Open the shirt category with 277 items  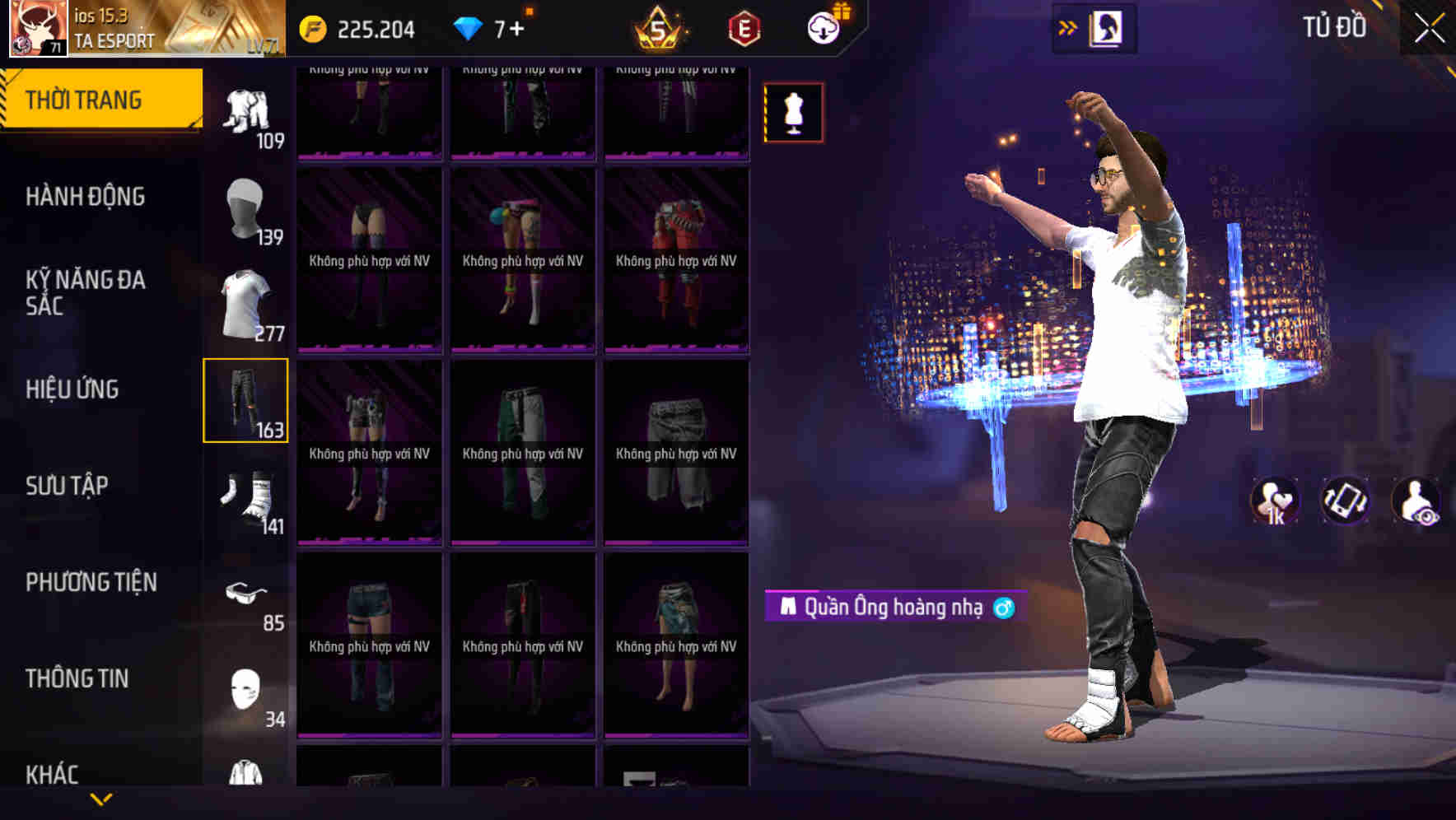click(x=245, y=305)
